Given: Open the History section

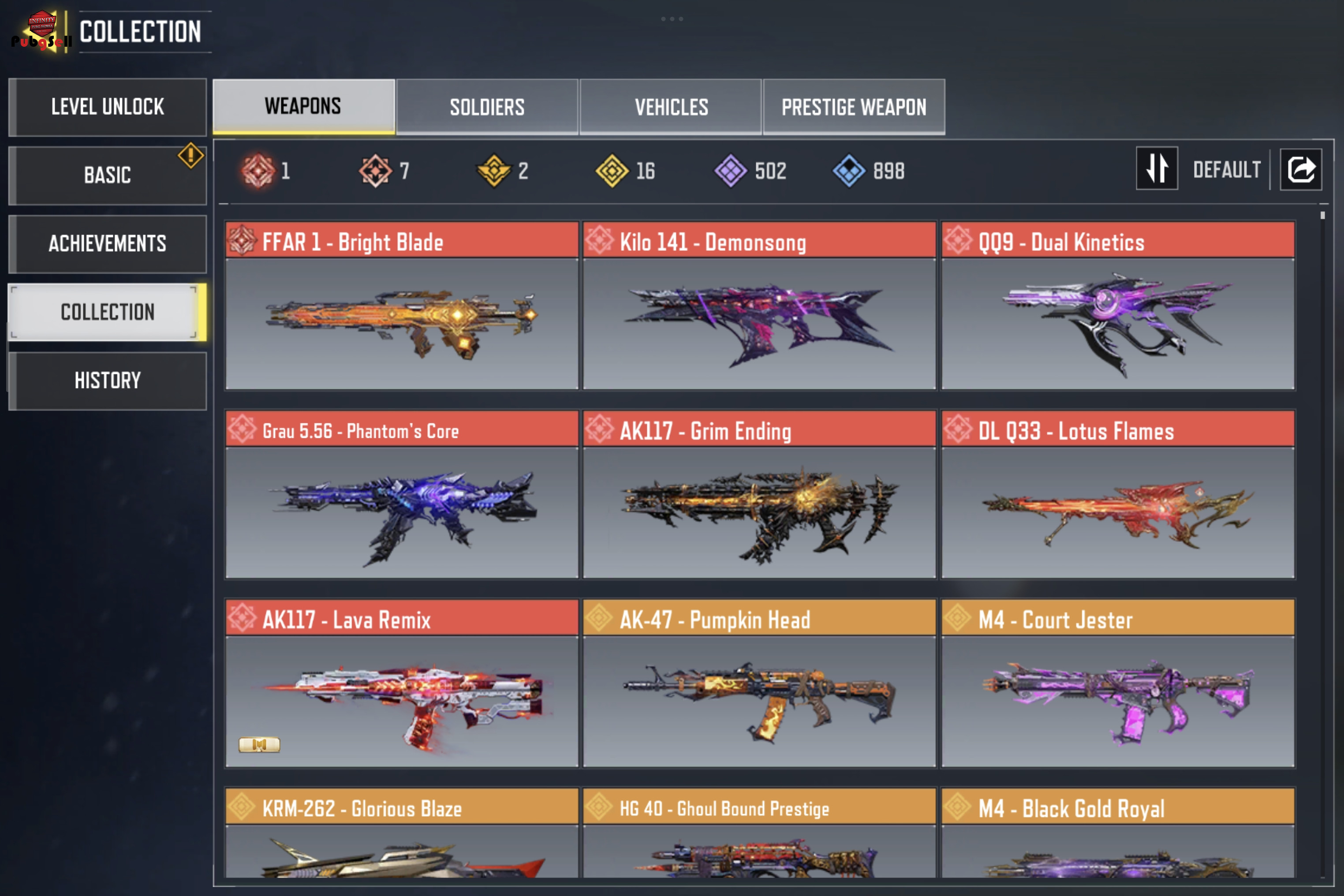Looking at the screenshot, I should [x=108, y=381].
